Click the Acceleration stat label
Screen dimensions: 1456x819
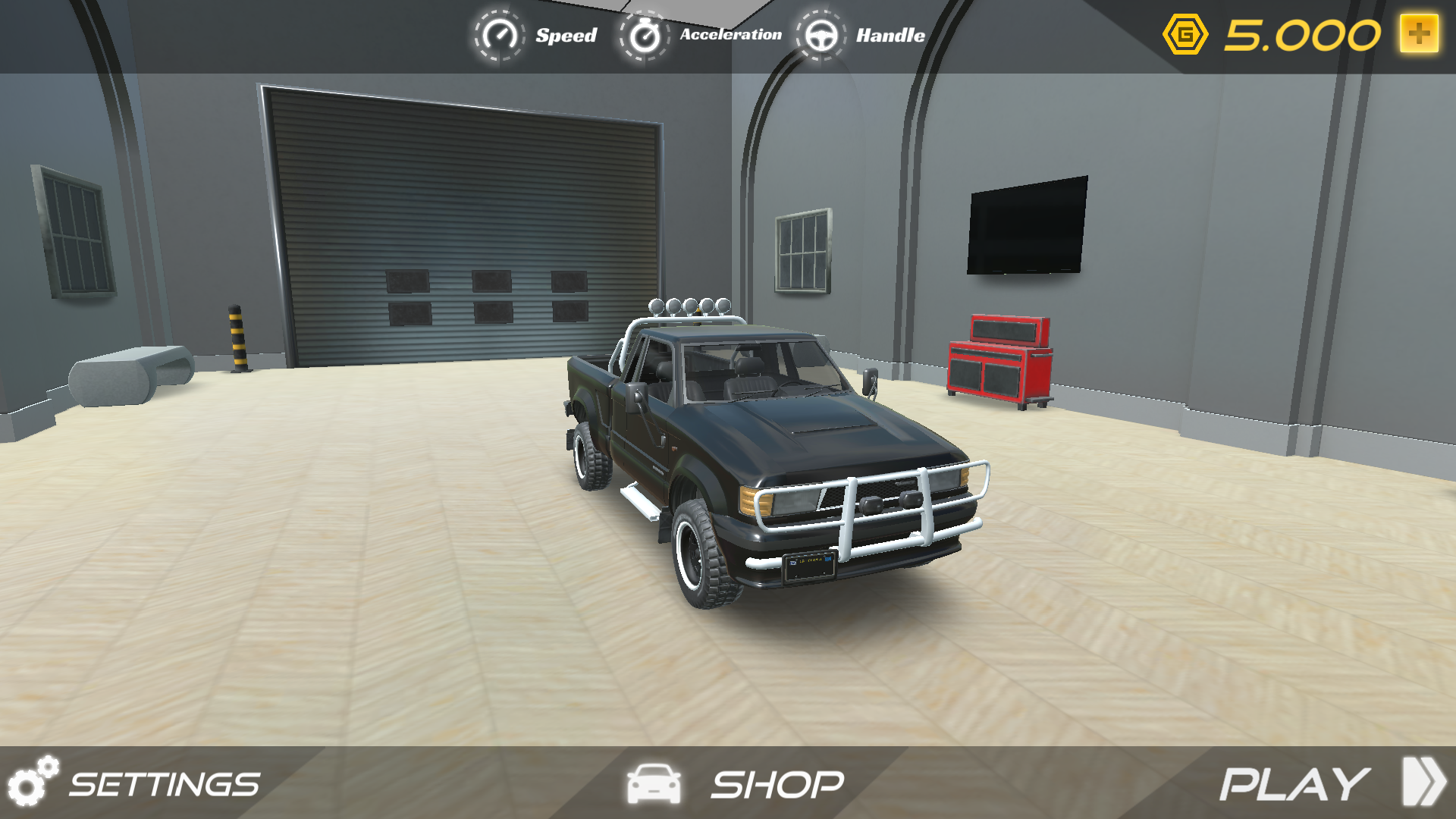pyautogui.click(x=730, y=34)
